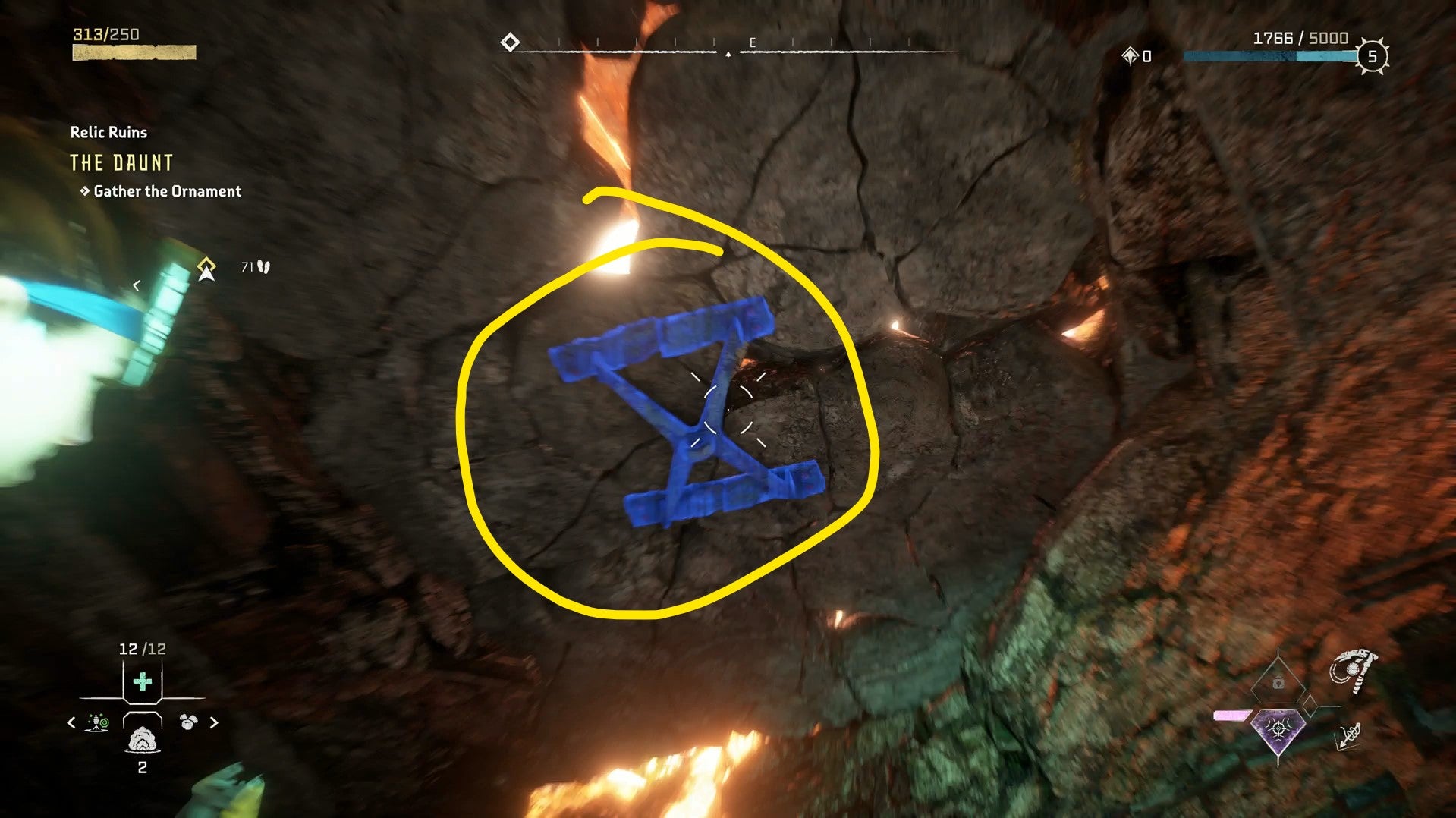Pick the rocks tool icon
The height and width of the screenshot is (818, 1456).
point(187,722)
